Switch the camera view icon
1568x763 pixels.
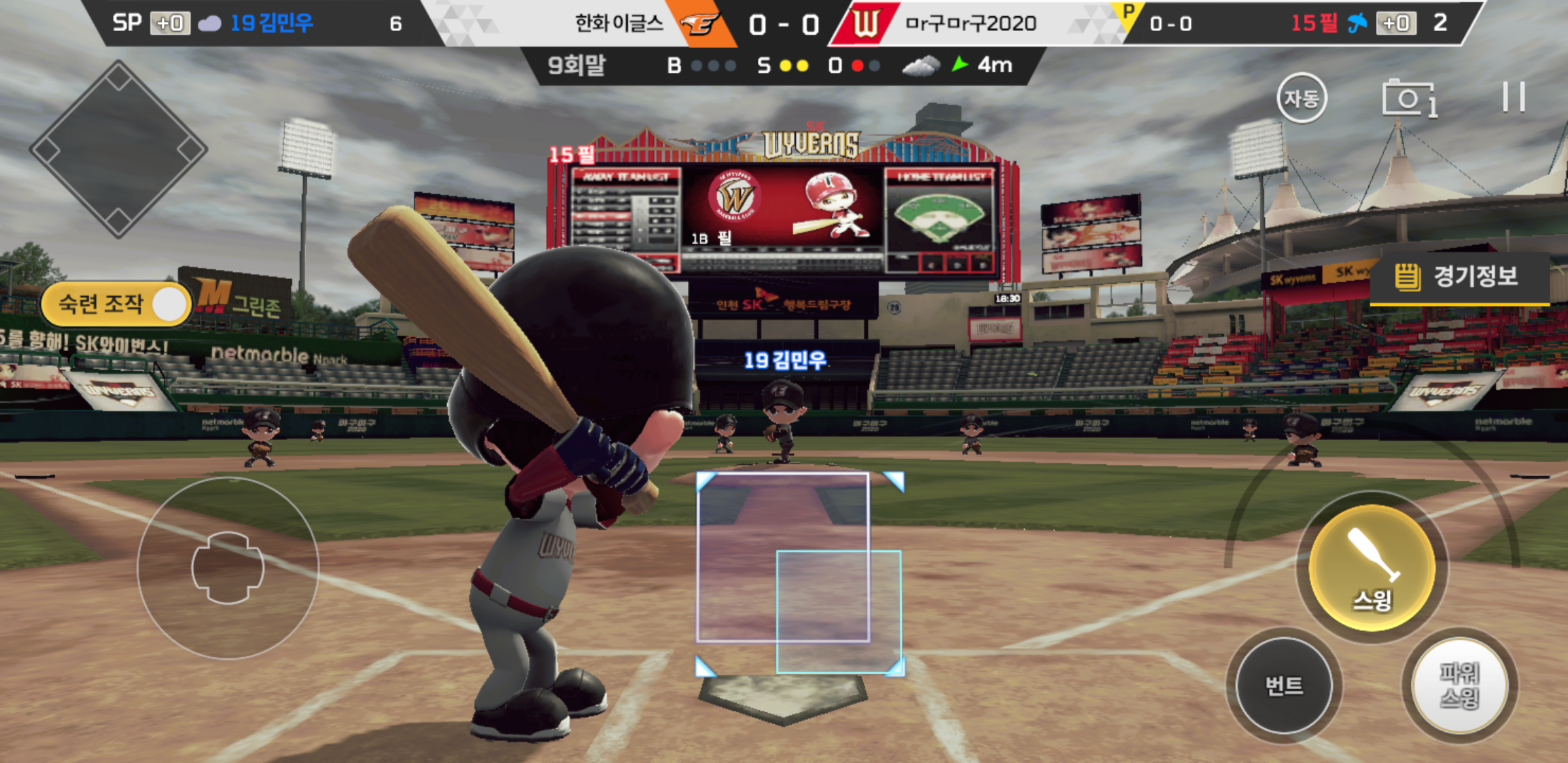coord(1409,98)
